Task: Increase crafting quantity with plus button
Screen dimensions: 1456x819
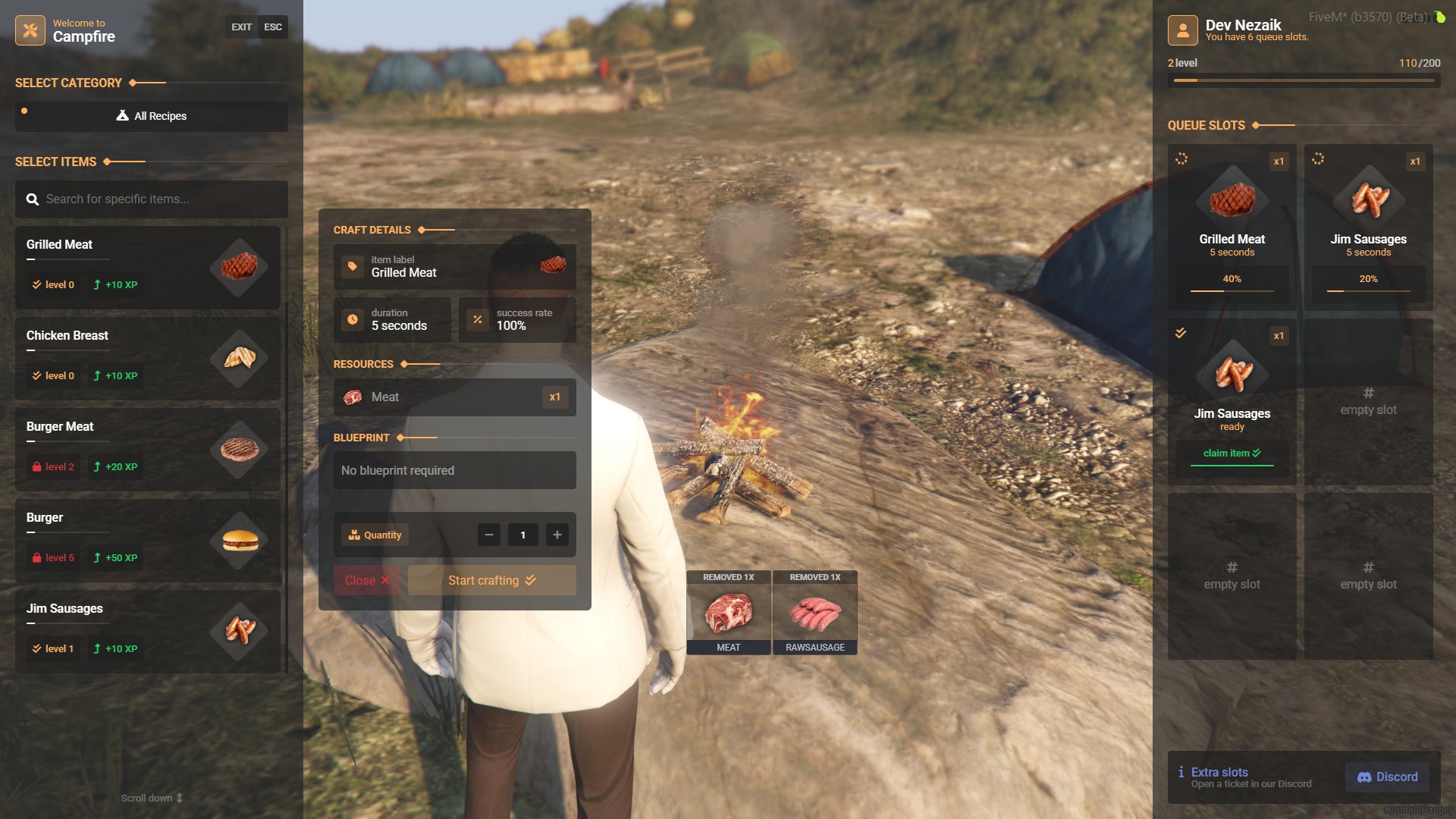Action: pos(557,535)
